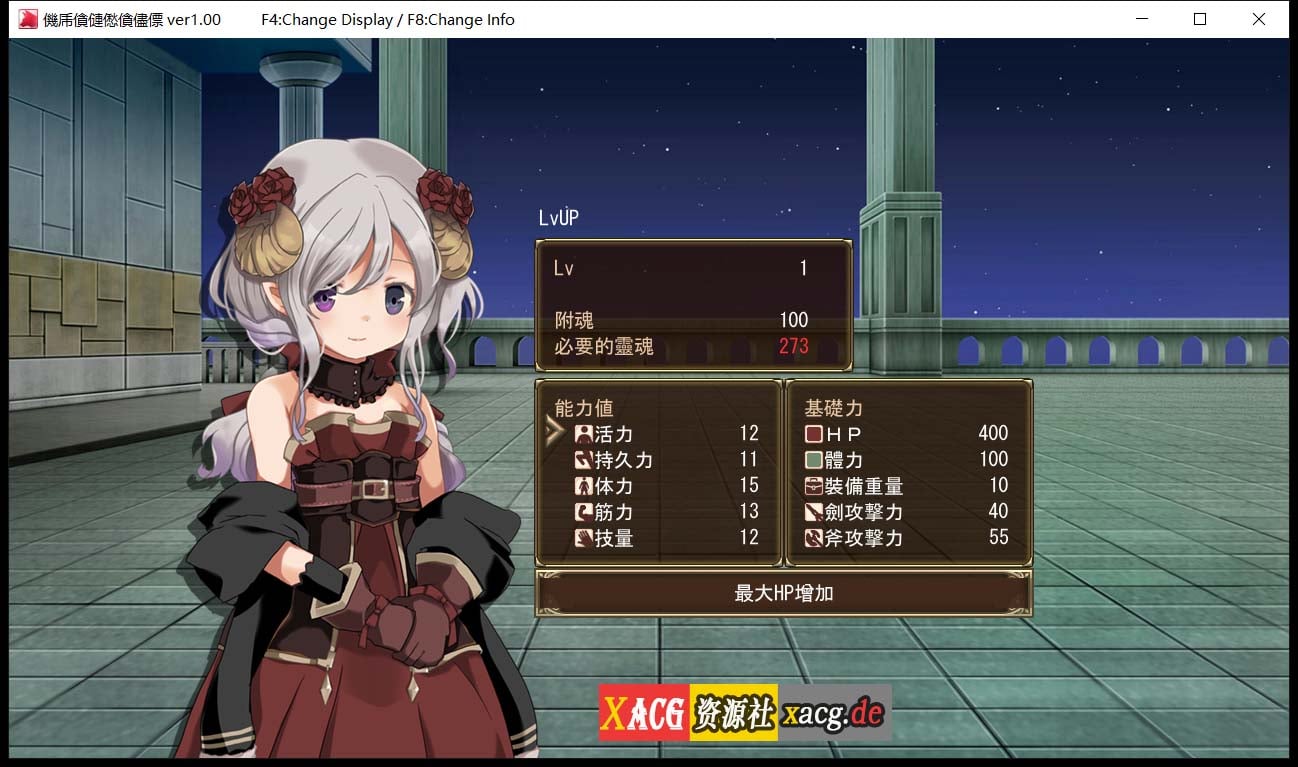The height and width of the screenshot is (767, 1298).
Task: Select the 劍攻擊力 sword attack icon
Action: 812,512
